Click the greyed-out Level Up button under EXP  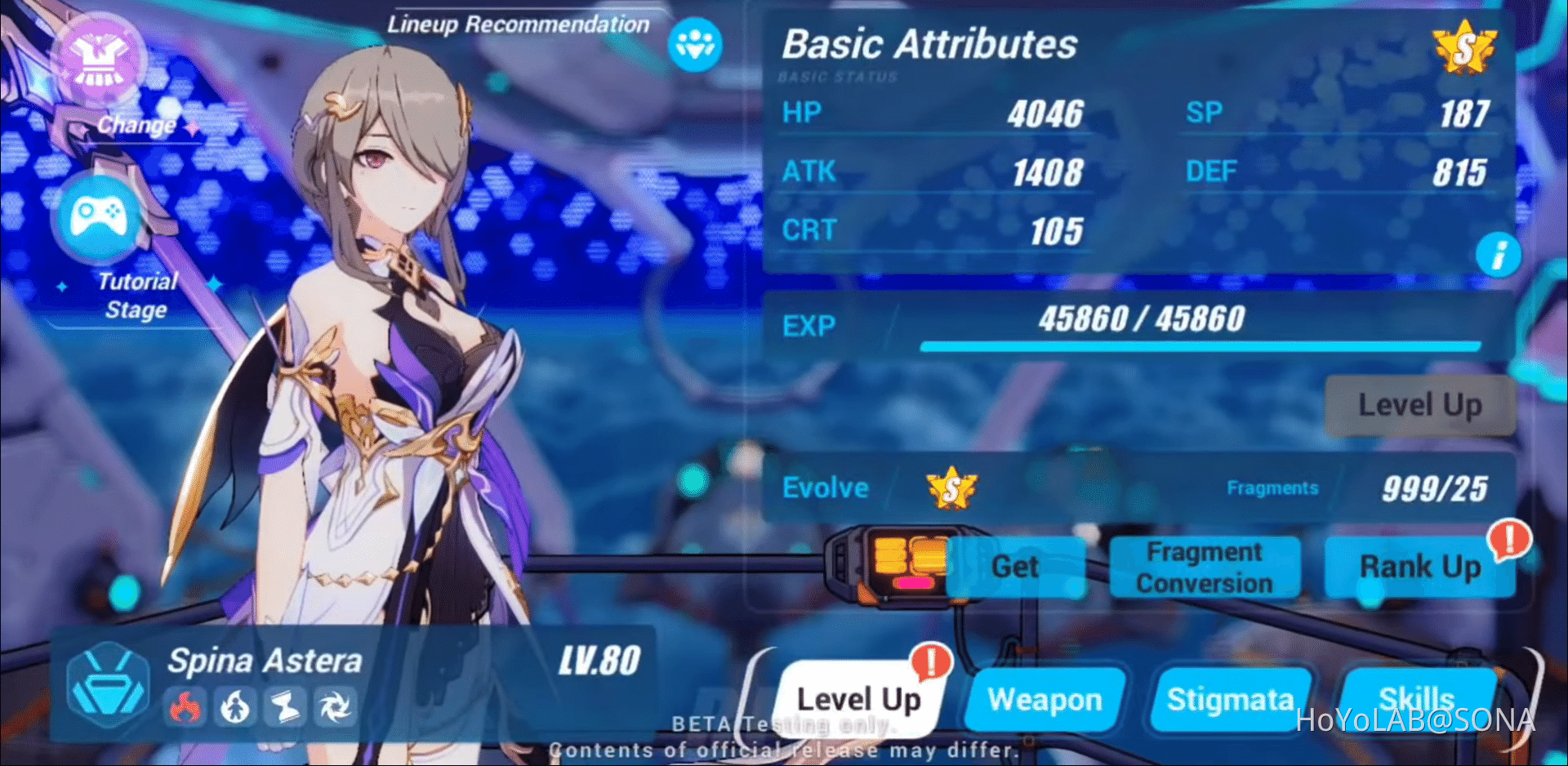pos(1419,404)
